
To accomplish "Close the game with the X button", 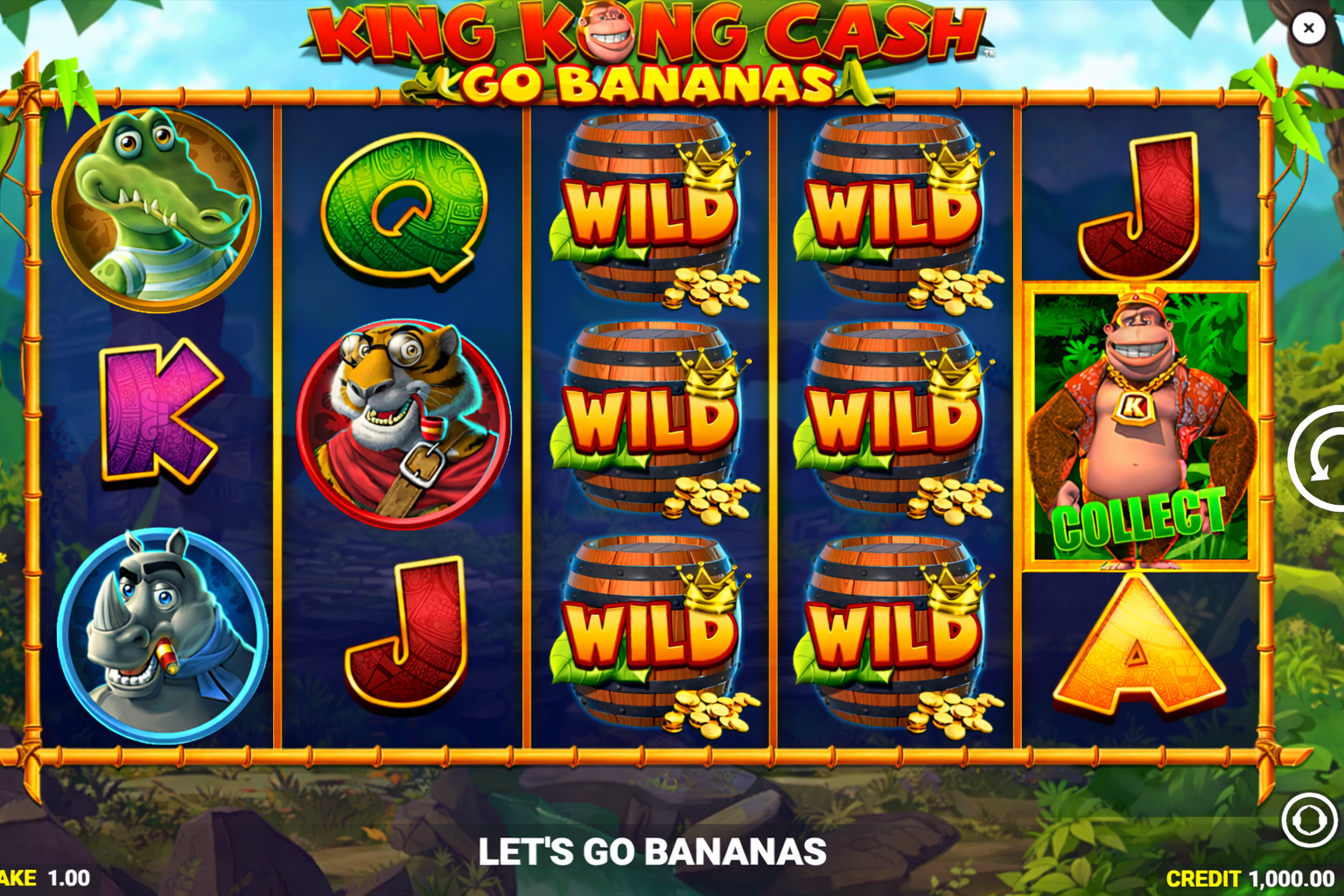I will (1308, 28).
